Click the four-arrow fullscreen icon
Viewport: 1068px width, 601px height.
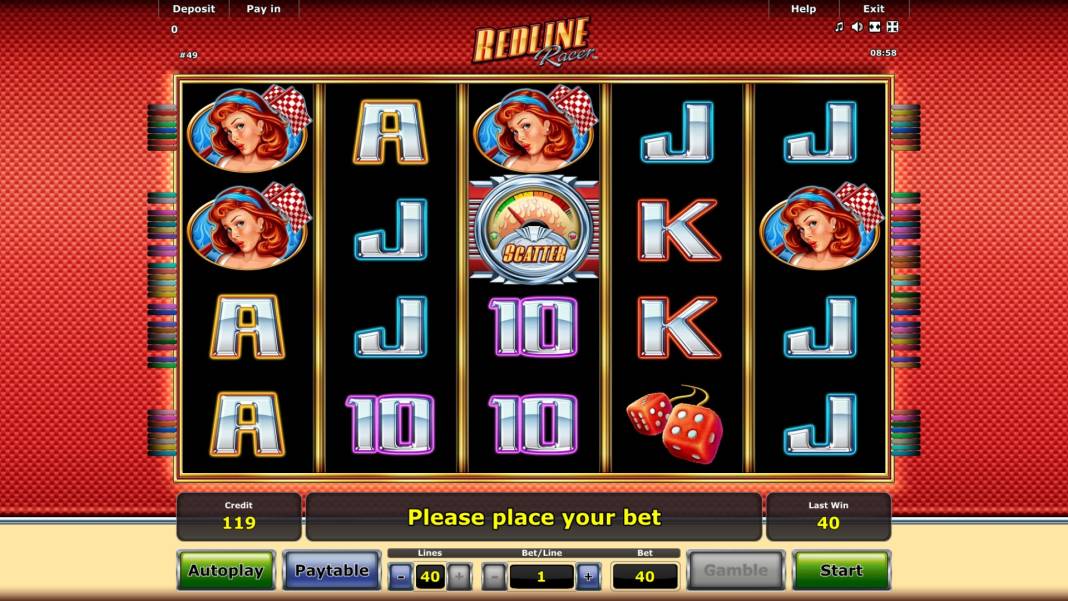pyautogui.click(x=893, y=27)
